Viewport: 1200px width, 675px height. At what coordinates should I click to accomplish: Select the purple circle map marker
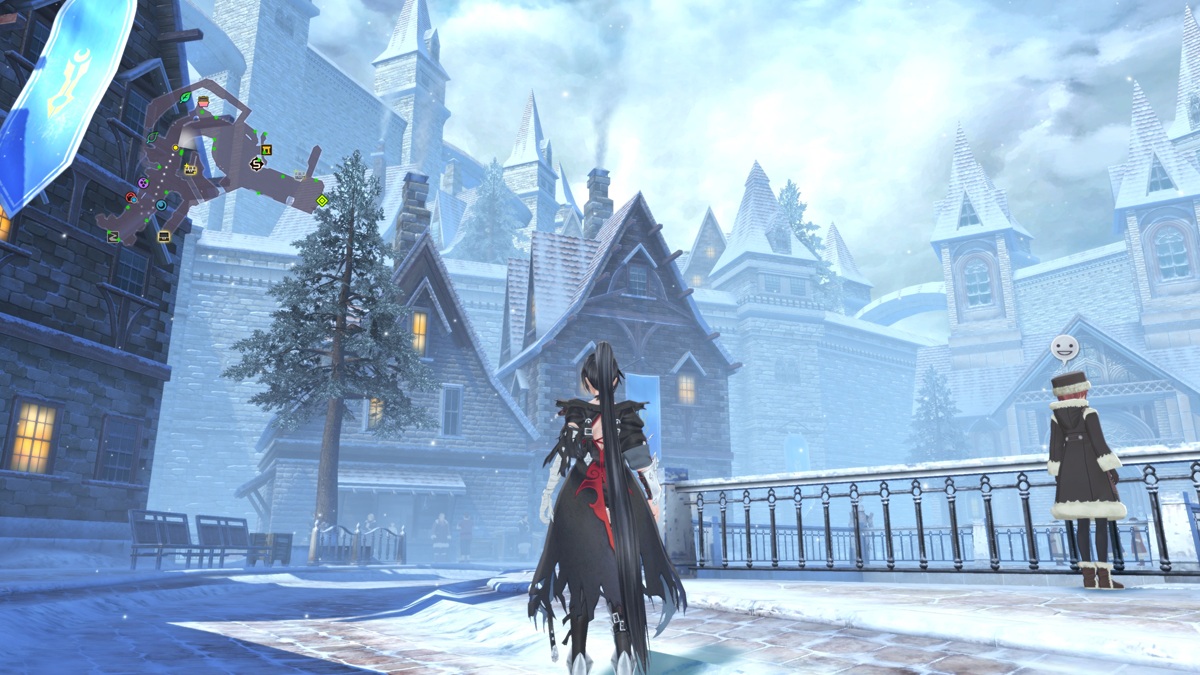(x=143, y=183)
